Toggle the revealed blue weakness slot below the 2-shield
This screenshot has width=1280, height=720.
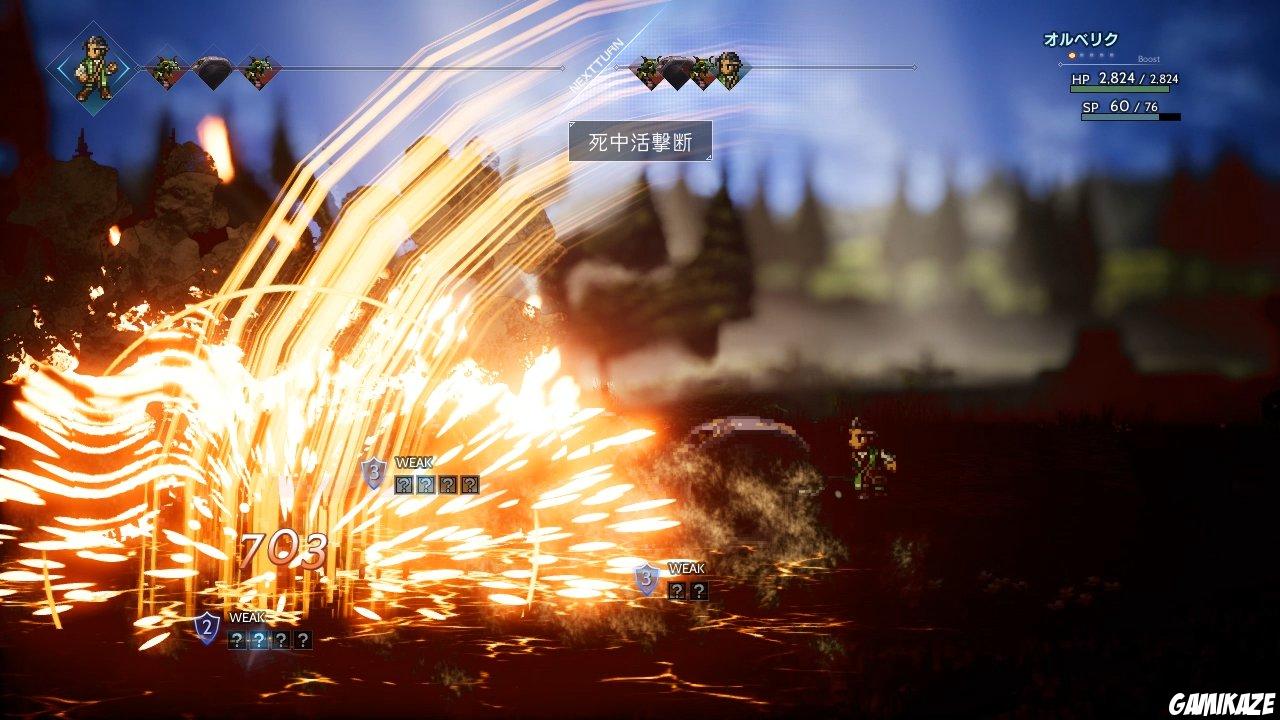click(260, 641)
